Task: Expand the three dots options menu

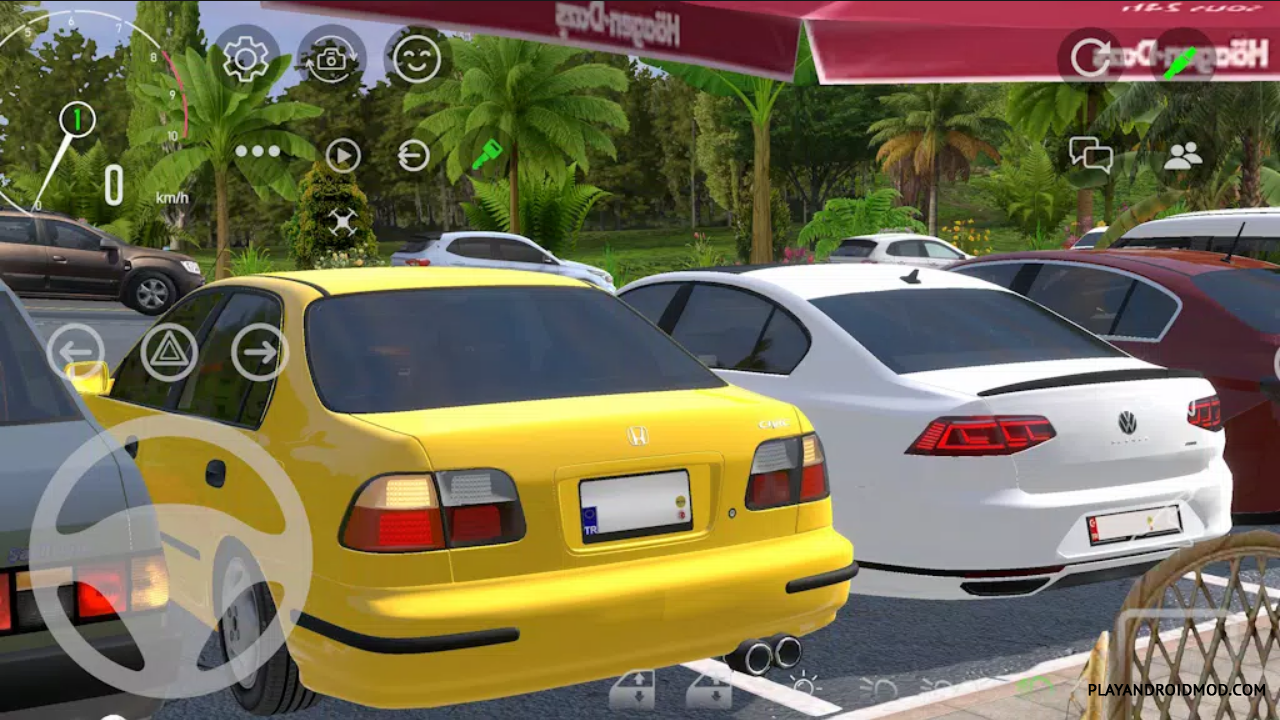Action: (x=258, y=152)
